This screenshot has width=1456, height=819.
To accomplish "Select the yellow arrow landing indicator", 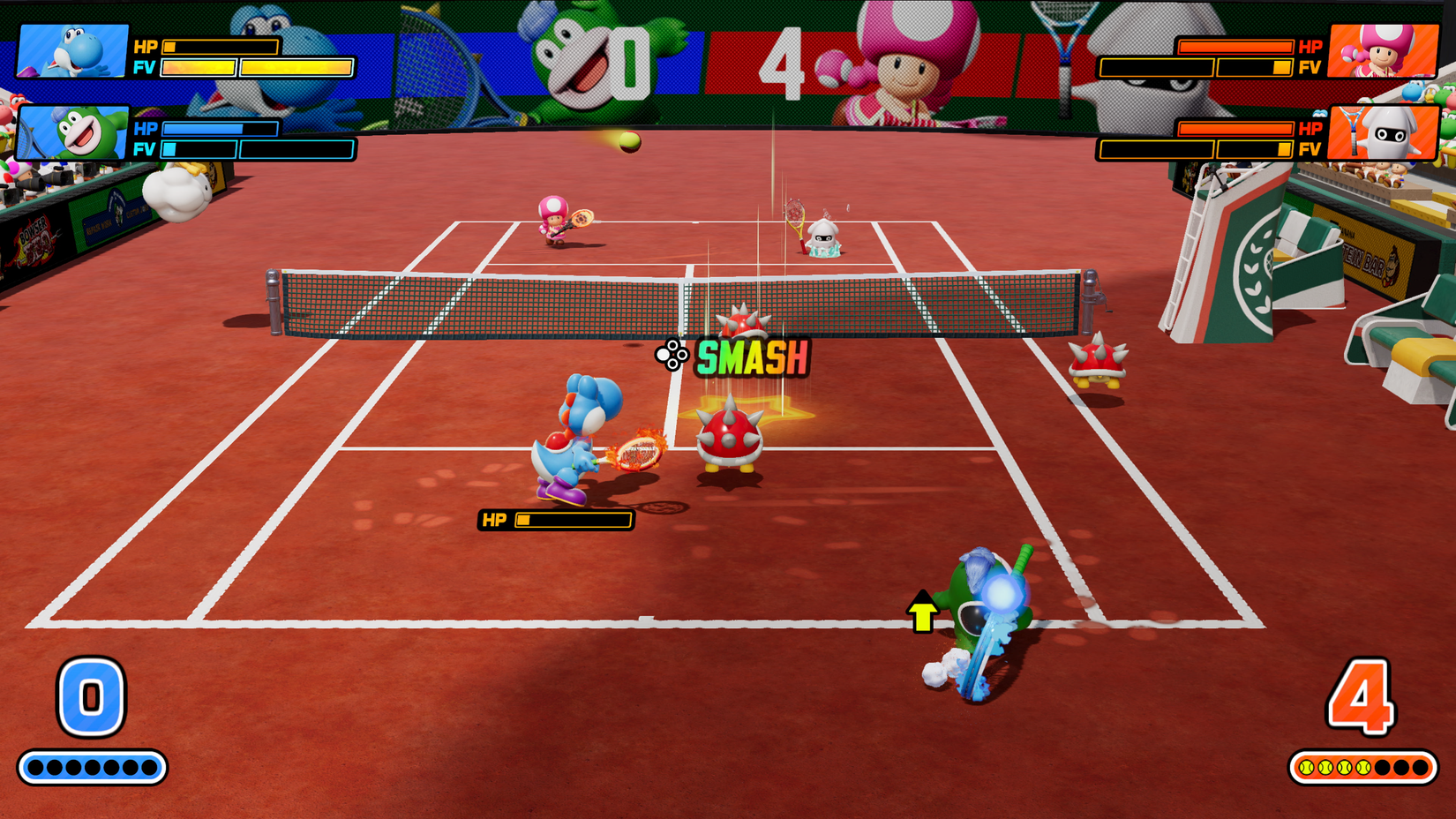I will (922, 611).
